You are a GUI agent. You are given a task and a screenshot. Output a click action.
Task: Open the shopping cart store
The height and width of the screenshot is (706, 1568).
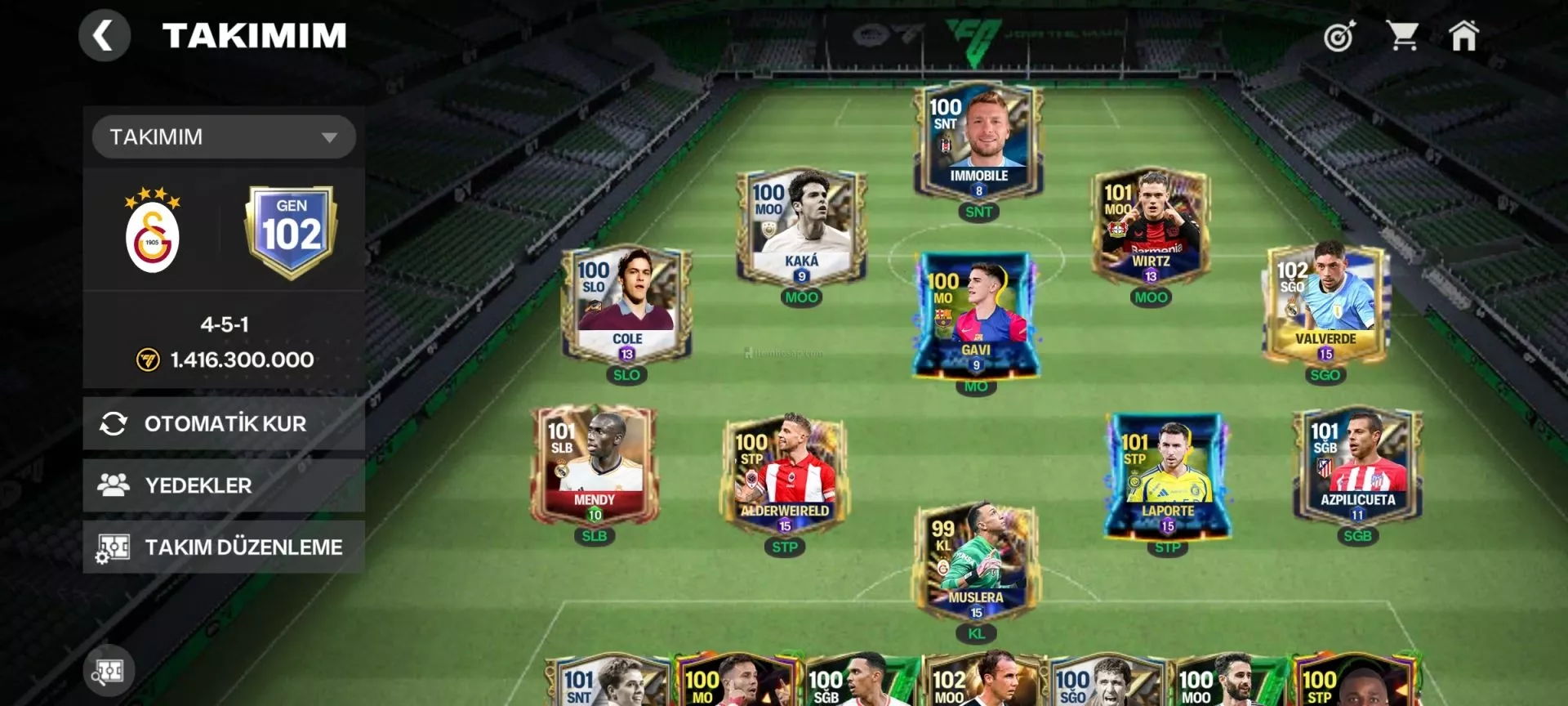point(1402,36)
